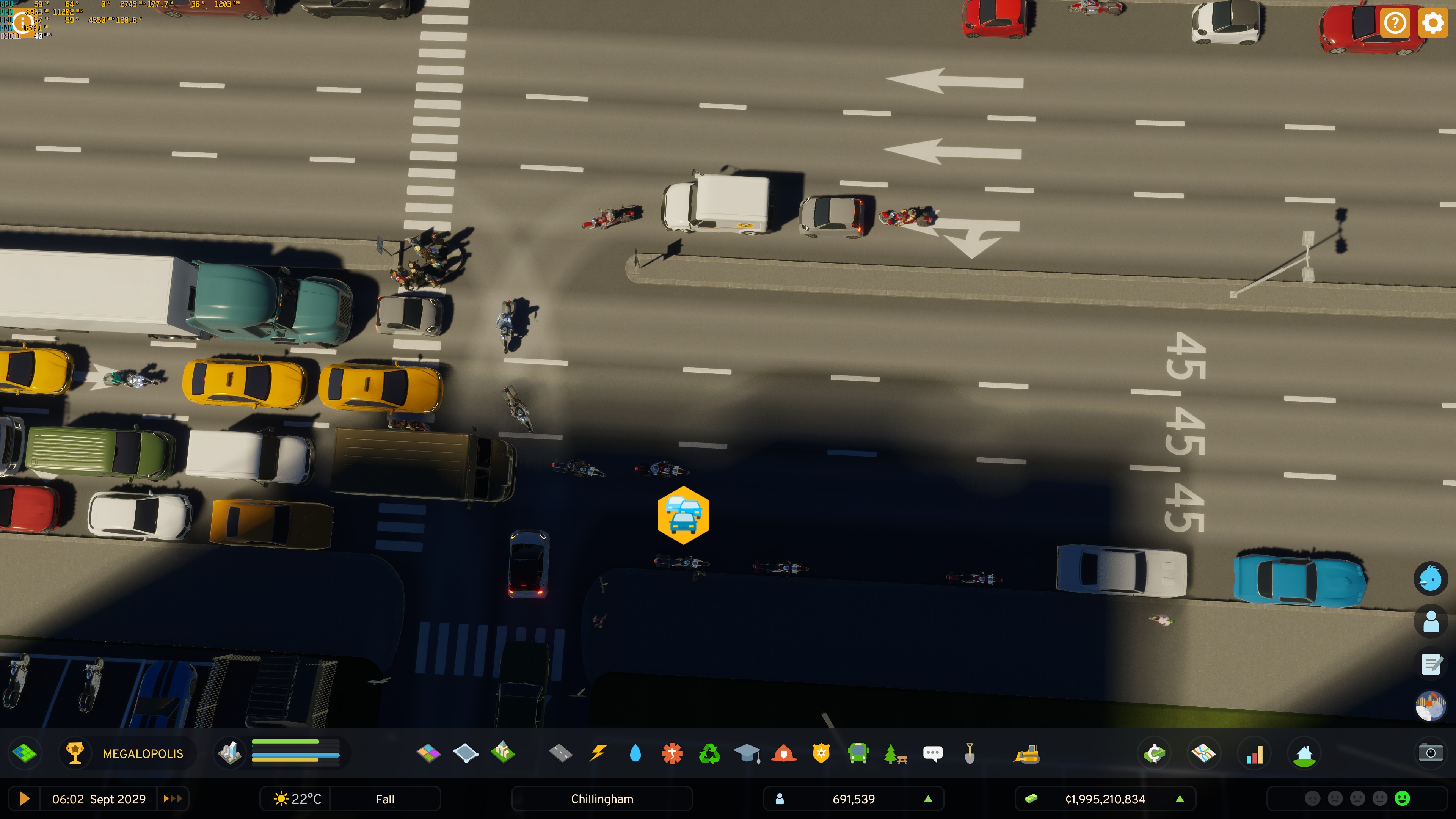Open Photo Mode with the camera icon
Viewport: 1456px width, 819px height.
(x=1432, y=753)
